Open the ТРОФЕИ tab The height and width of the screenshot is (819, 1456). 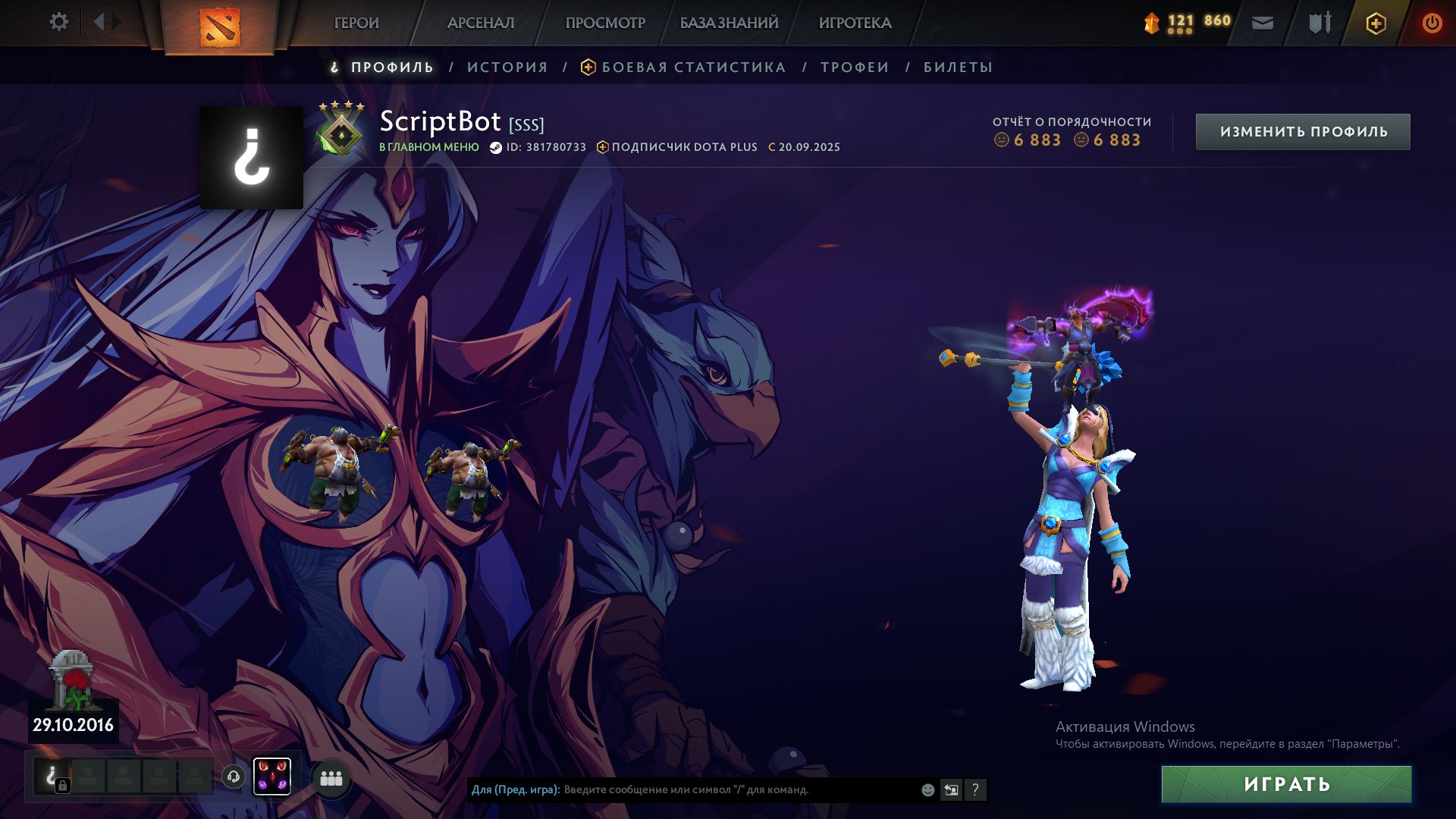pos(855,67)
